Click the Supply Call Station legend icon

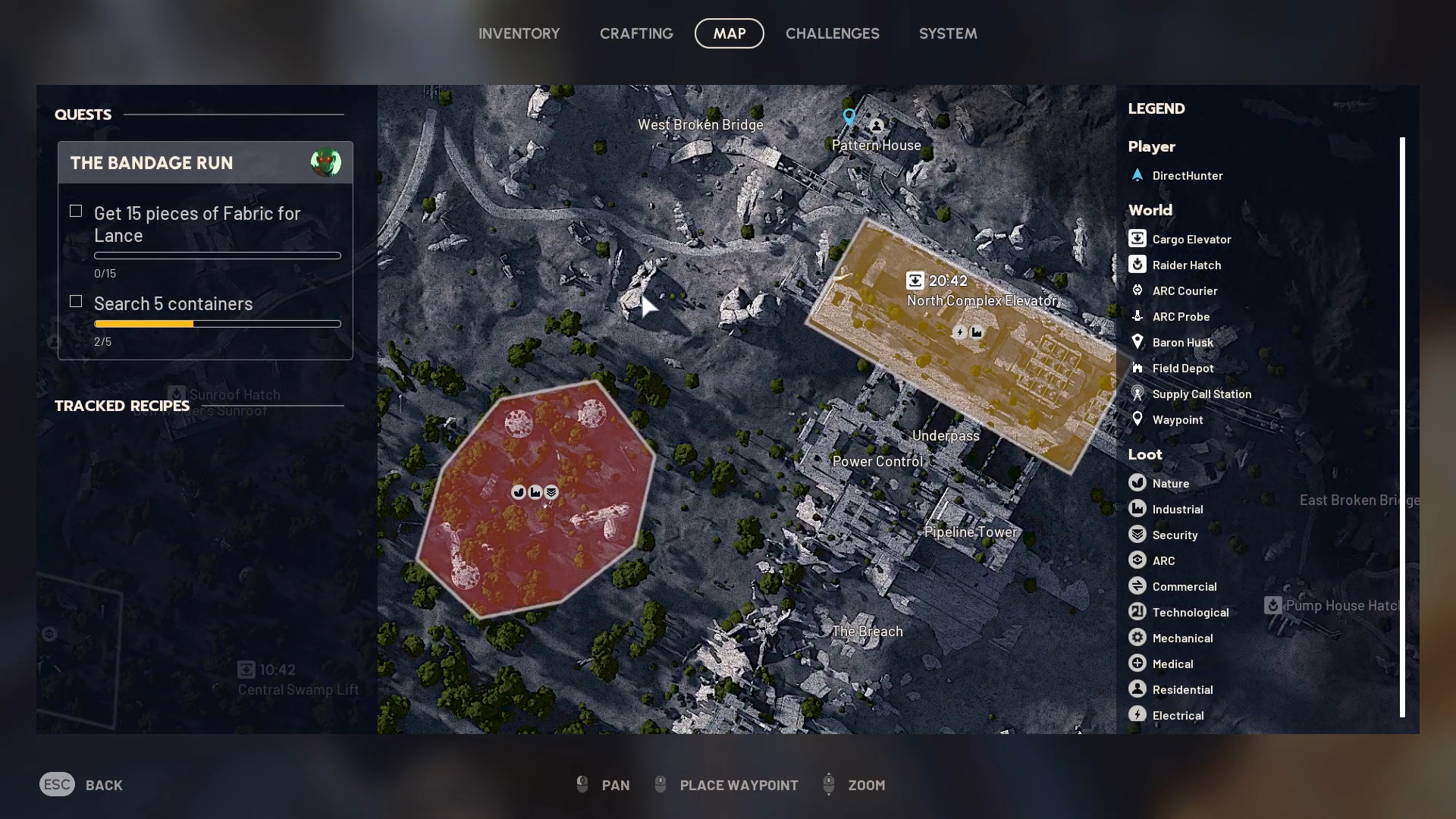pyautogui.click(x=1138, y=394)
